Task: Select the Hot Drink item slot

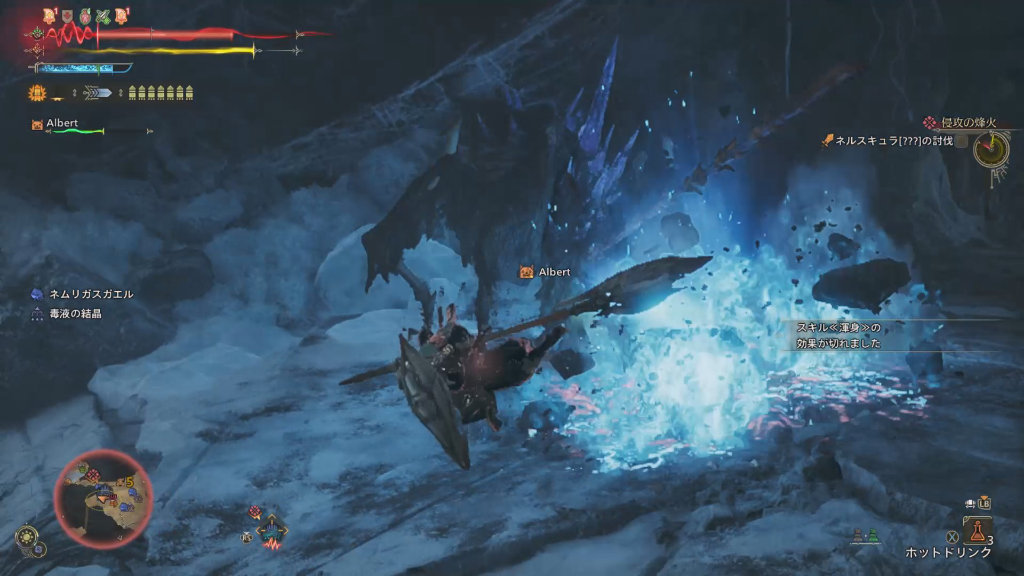Action: tap(977, 531)
